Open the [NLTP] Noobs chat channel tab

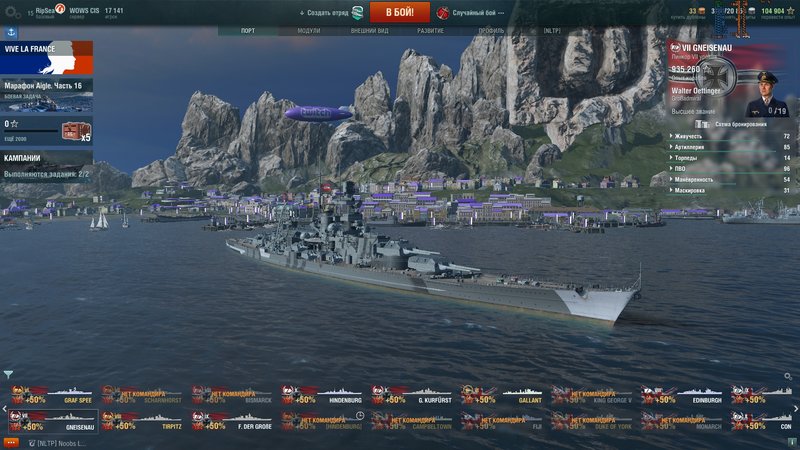coord(58,442)
